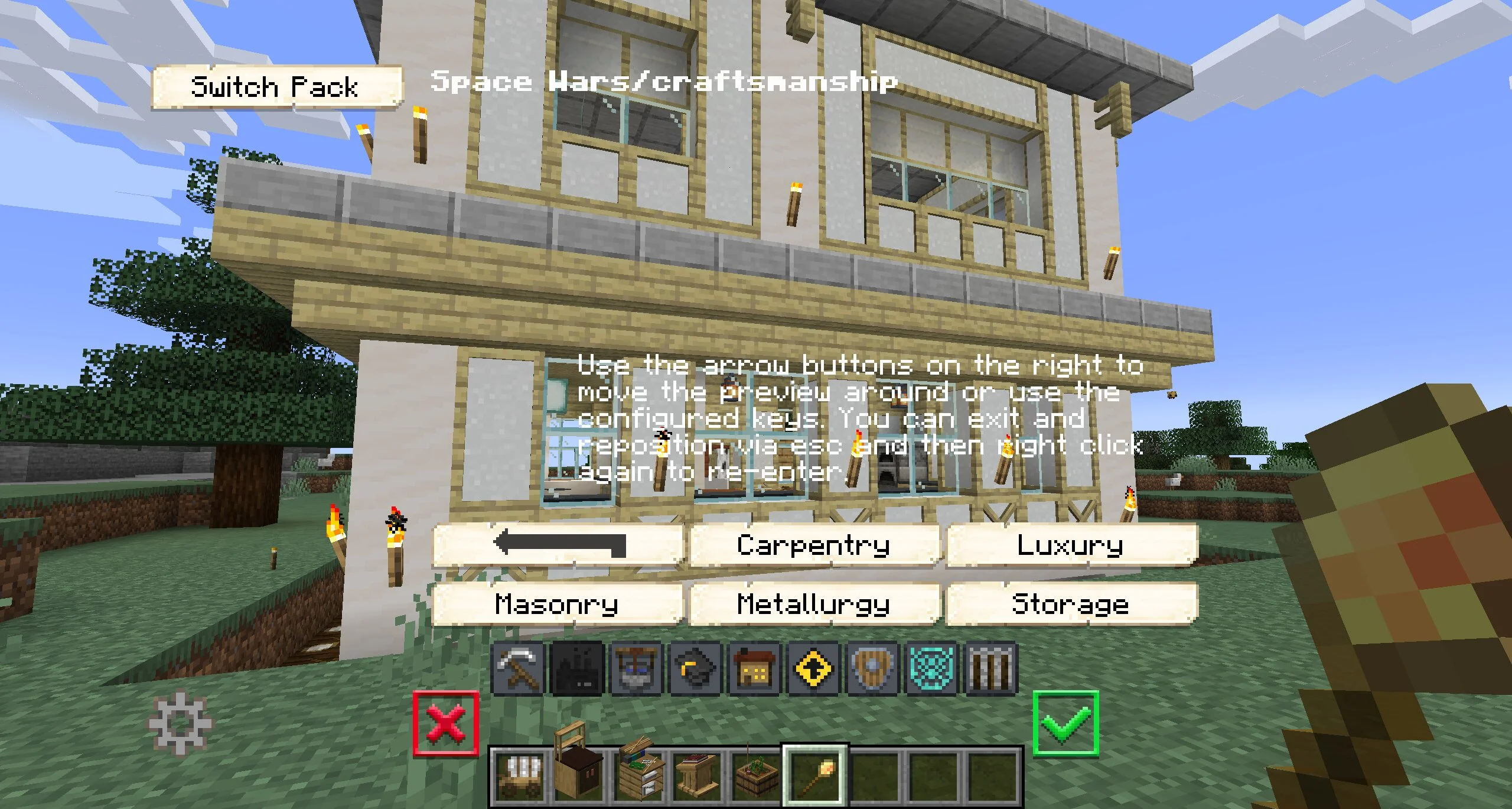Open the yellow road sign tab
This screenshot has height=809, width=1512.
[814, 668]
